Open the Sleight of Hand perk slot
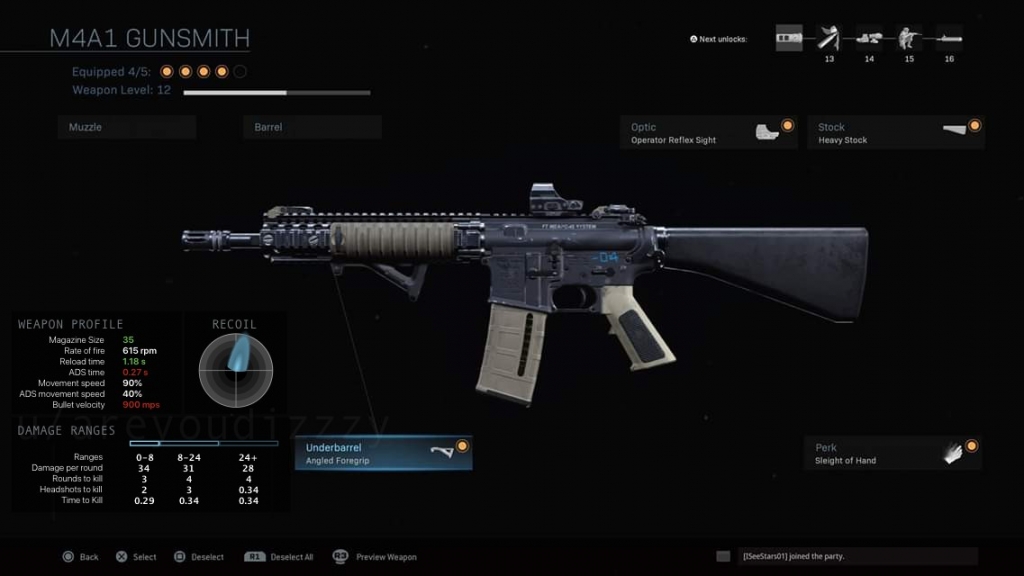Screen dimensions: 1024x576 [893, 453]
